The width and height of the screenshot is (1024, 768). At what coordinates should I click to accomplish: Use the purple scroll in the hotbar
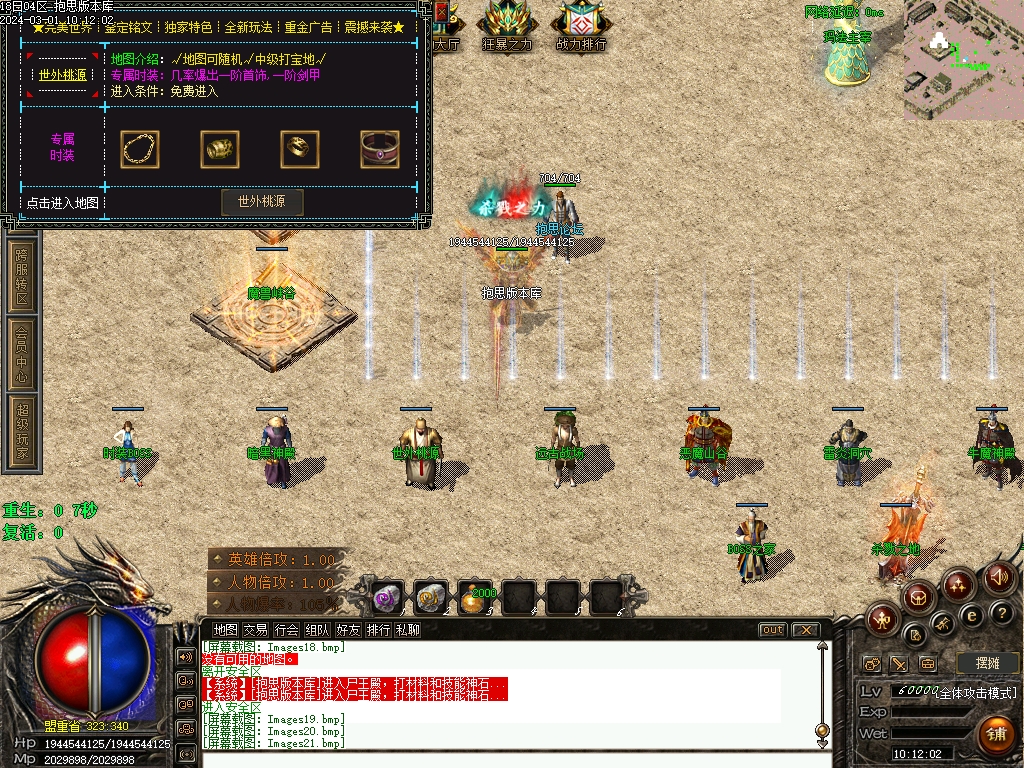(x=388, y=597)
